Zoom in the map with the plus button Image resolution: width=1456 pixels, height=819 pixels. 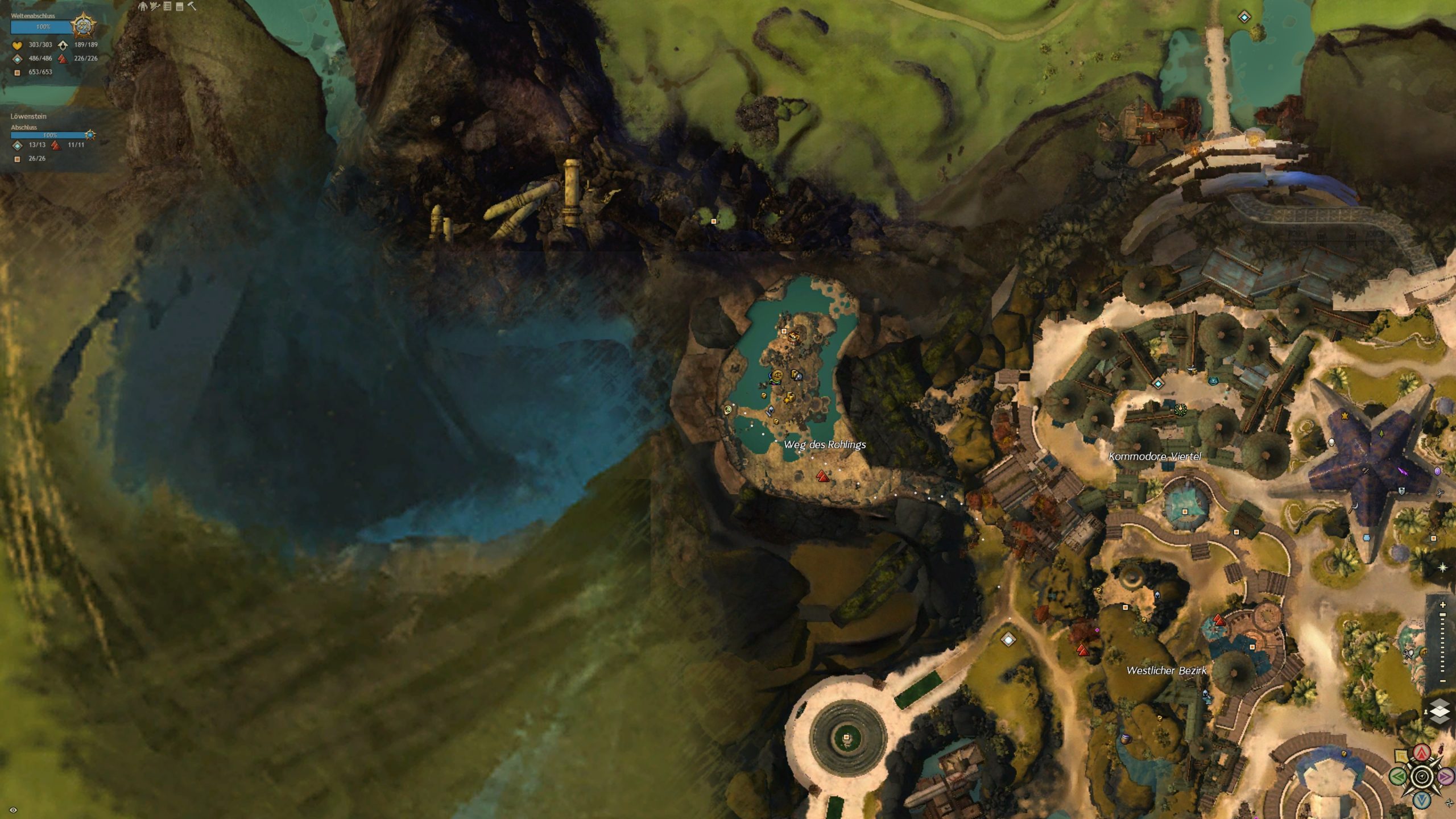(1442, 605)
